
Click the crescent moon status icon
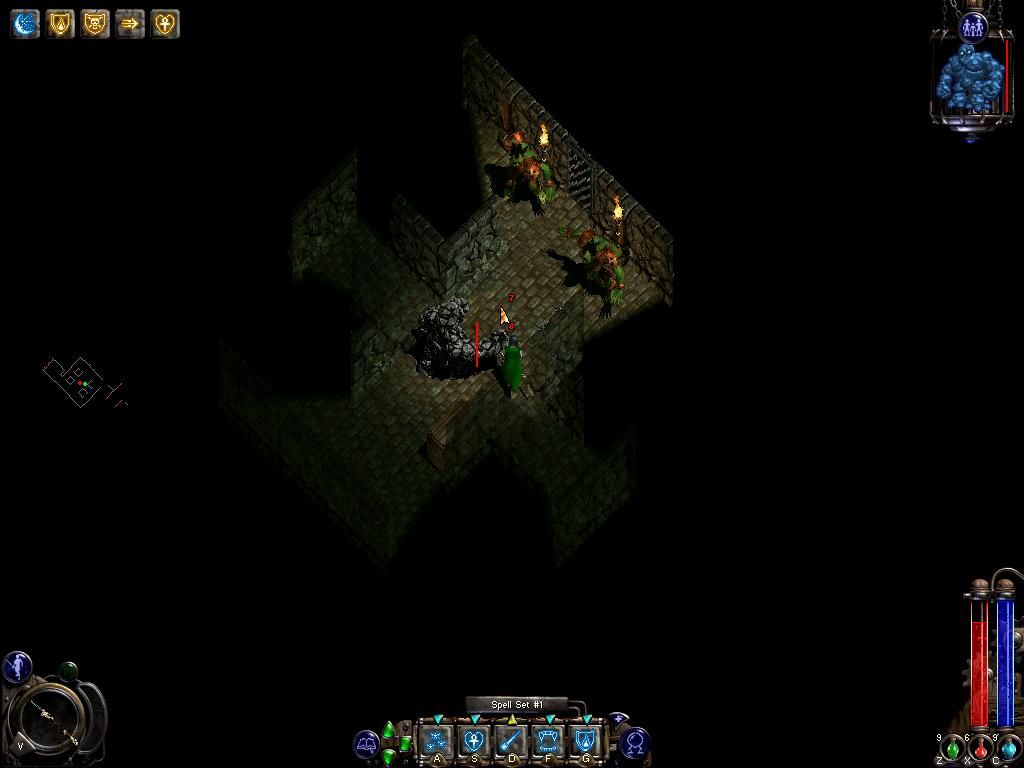[25, 24]
